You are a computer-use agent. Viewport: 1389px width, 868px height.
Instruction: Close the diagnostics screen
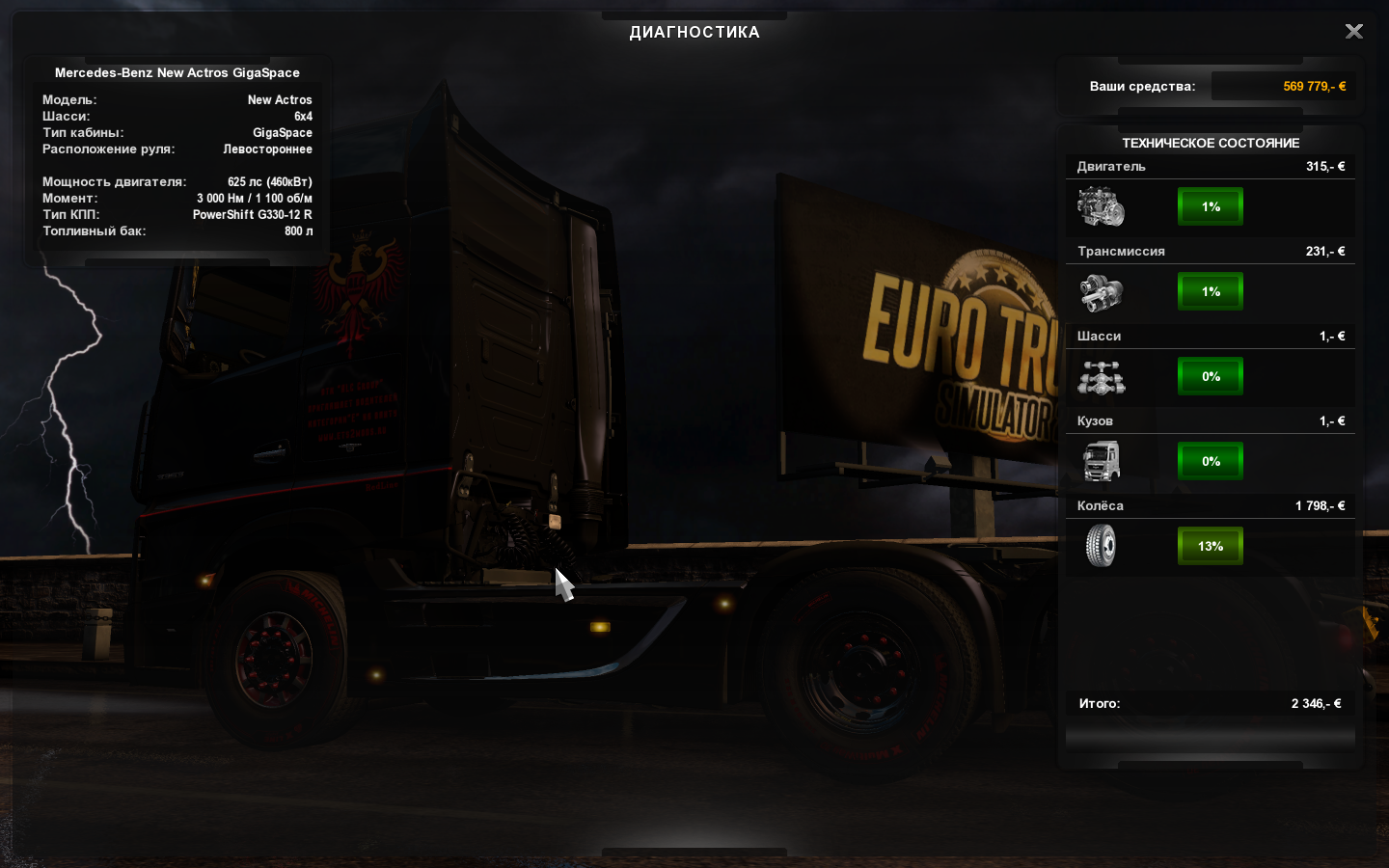click(x=1354, y=32)
